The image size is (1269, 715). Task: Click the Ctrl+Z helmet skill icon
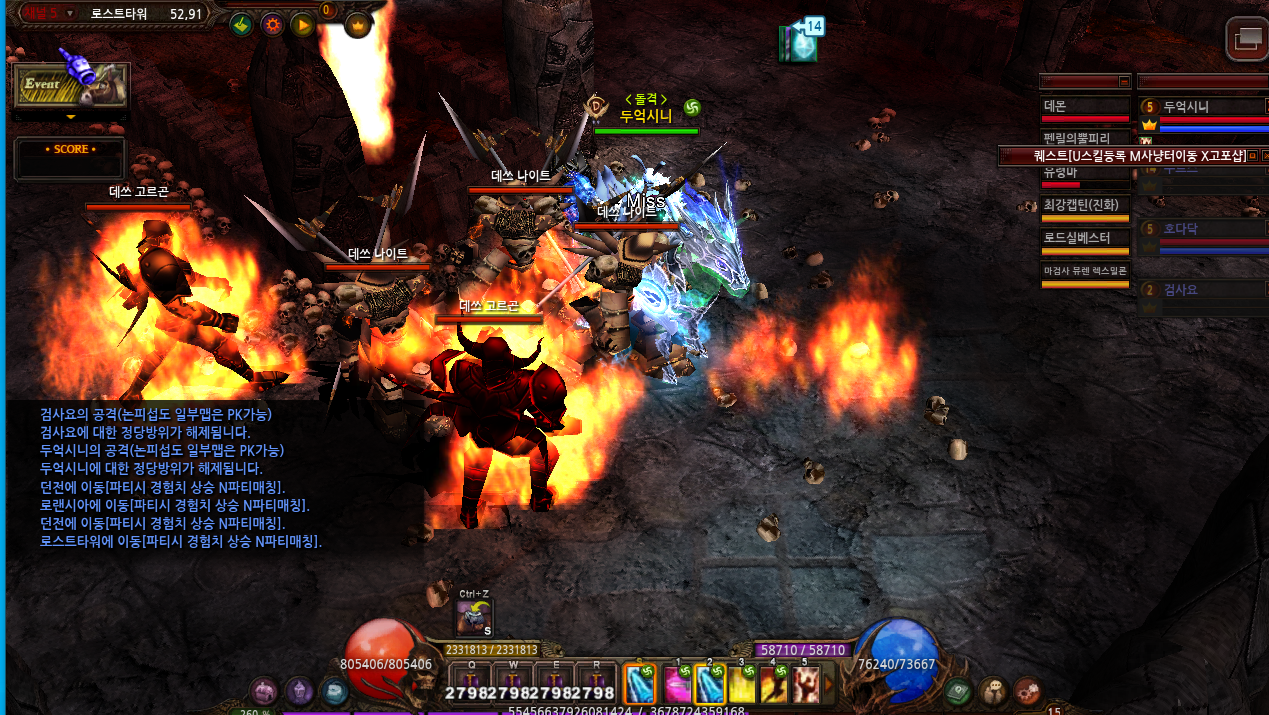474,617
